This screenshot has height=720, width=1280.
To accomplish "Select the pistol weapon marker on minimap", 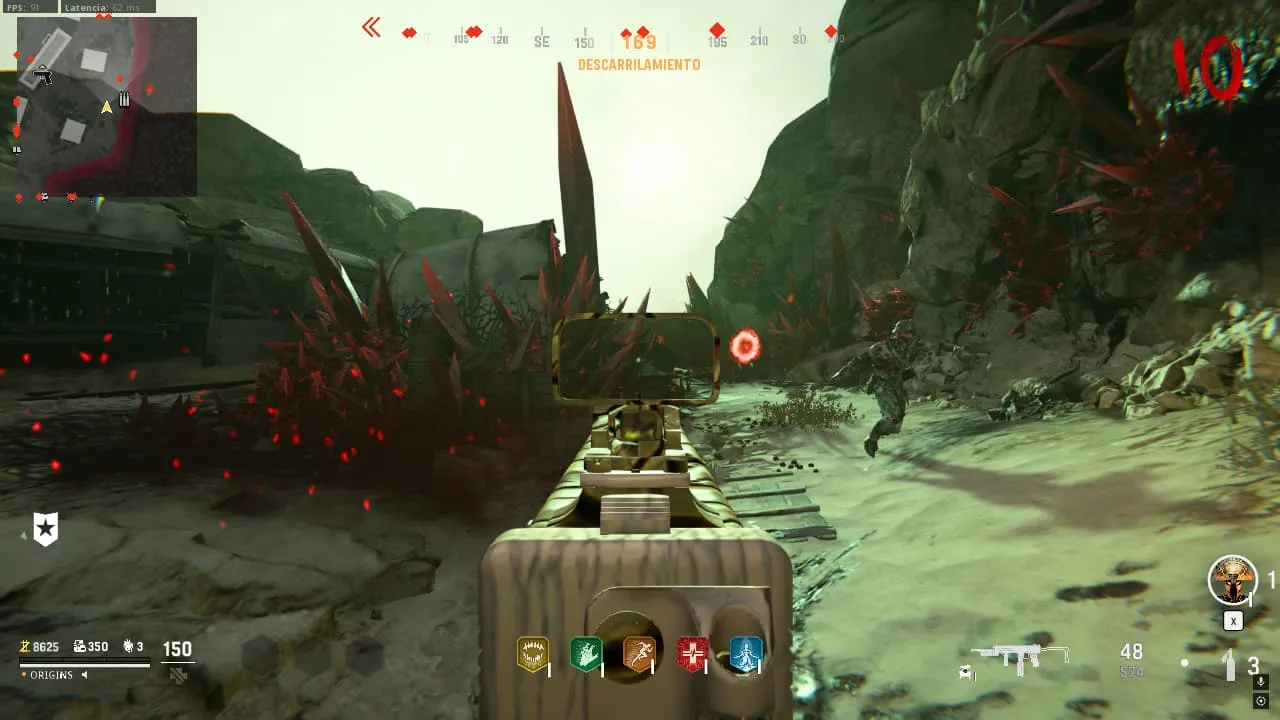I will 42,75.
